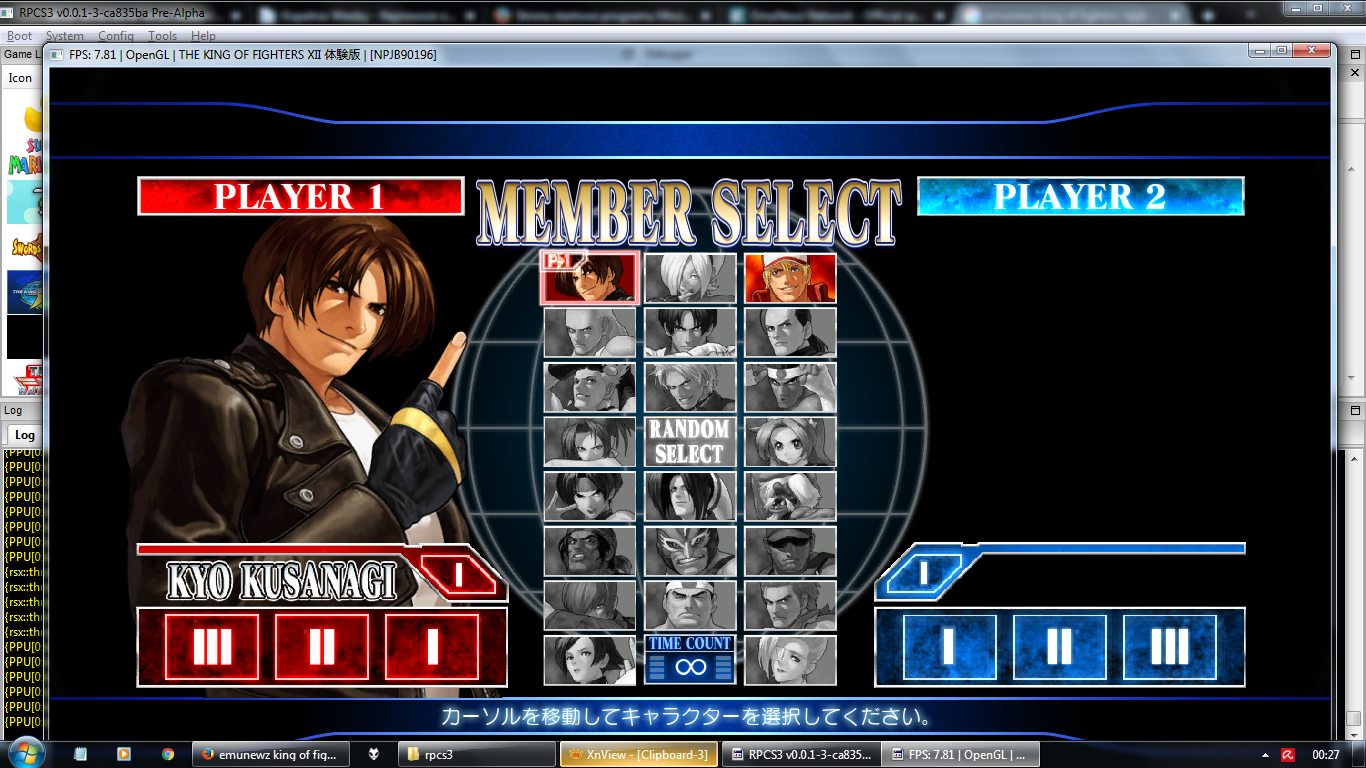
Task: Open the RPCS3 Config menu
Action: 115,36
